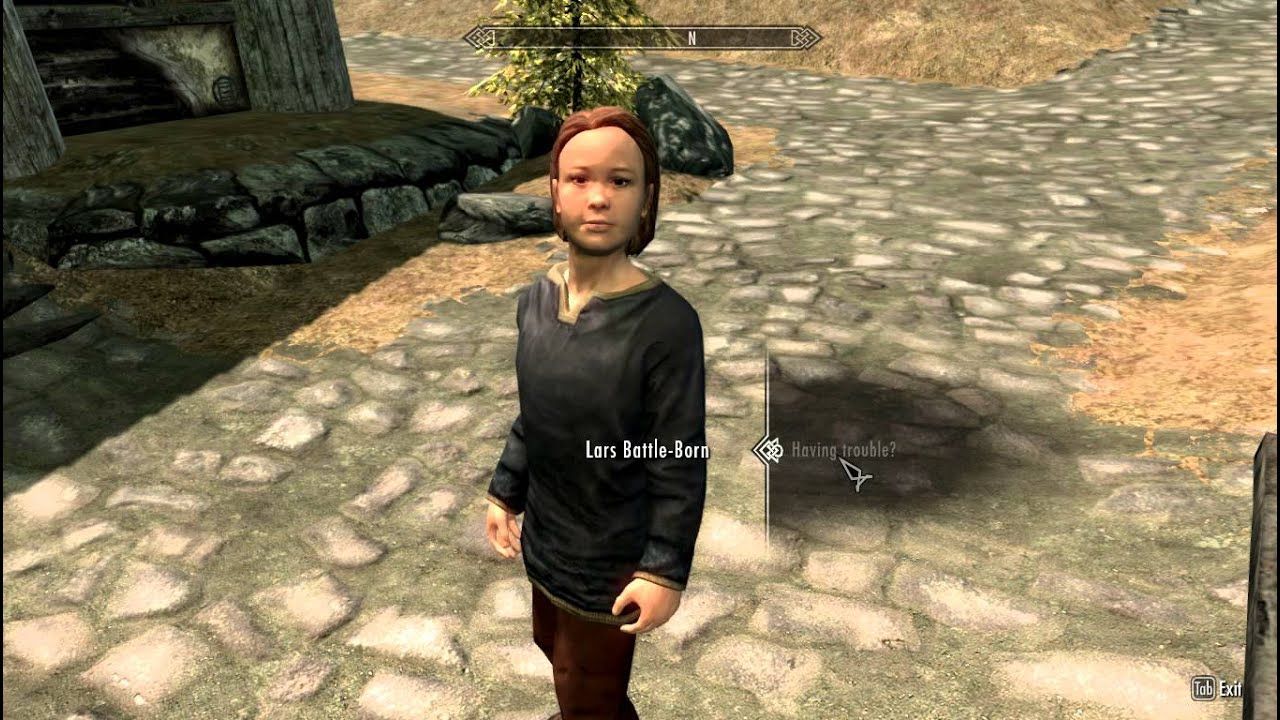Click the knotwork ornament left of the compass
The width and height of the screenshot is (1280, 720).
click(x=482, y=38)
